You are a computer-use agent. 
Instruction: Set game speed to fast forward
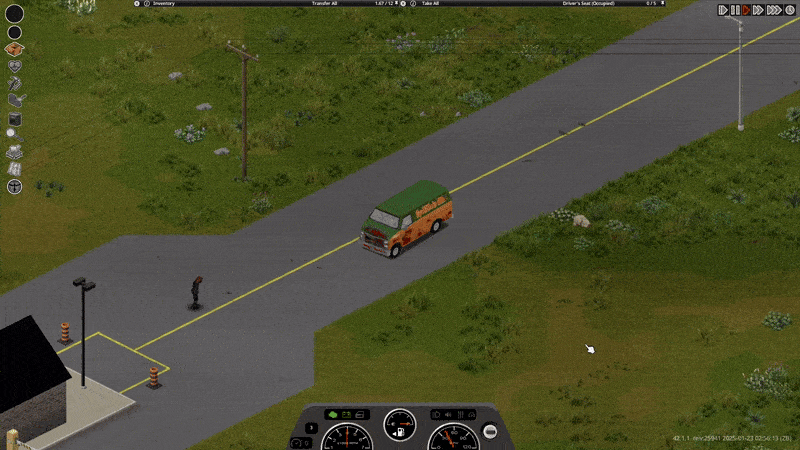[x=758, y=10]
